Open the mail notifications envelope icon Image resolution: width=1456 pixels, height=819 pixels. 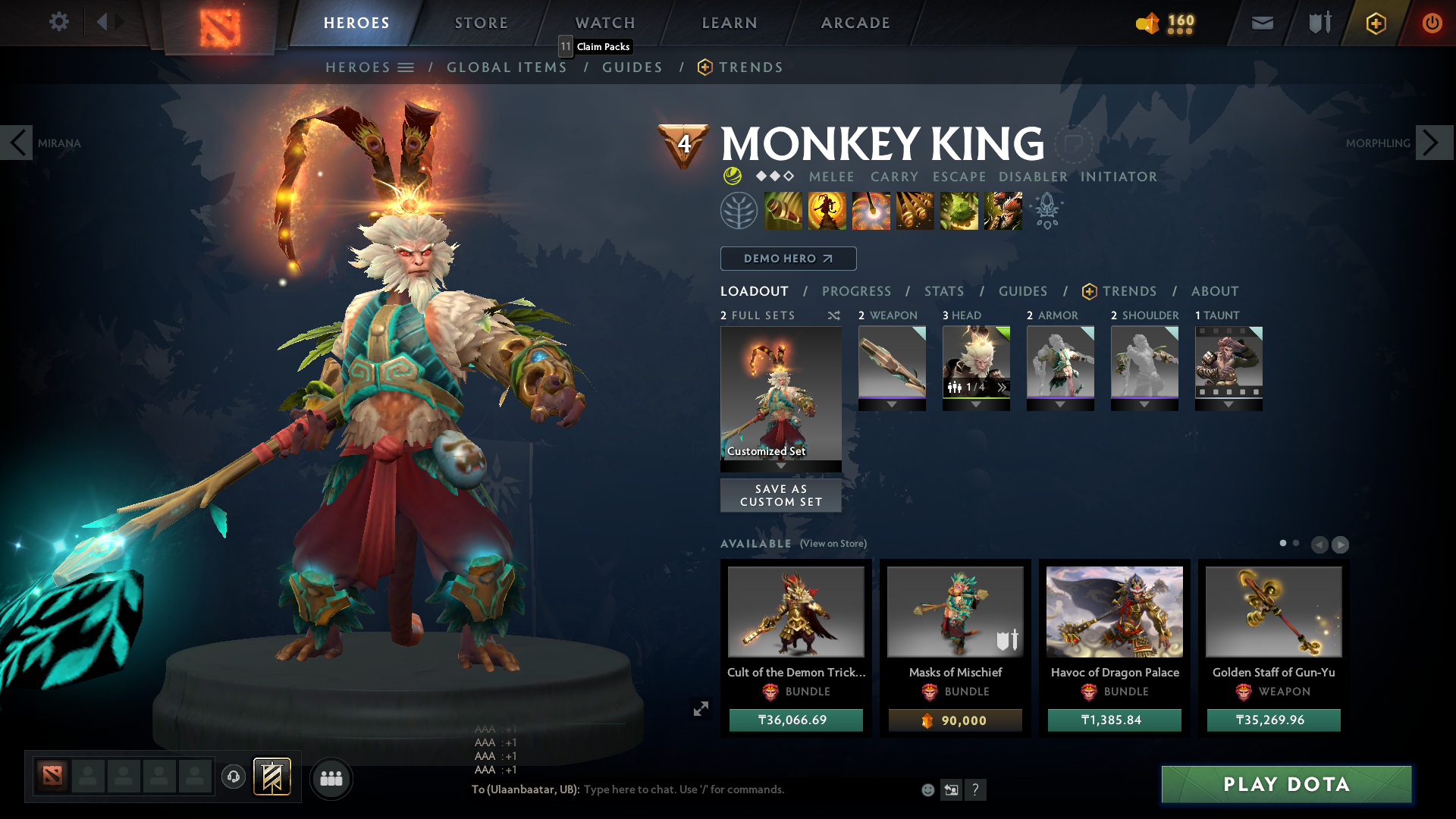pyautogui.click(x=1261, y=23)
